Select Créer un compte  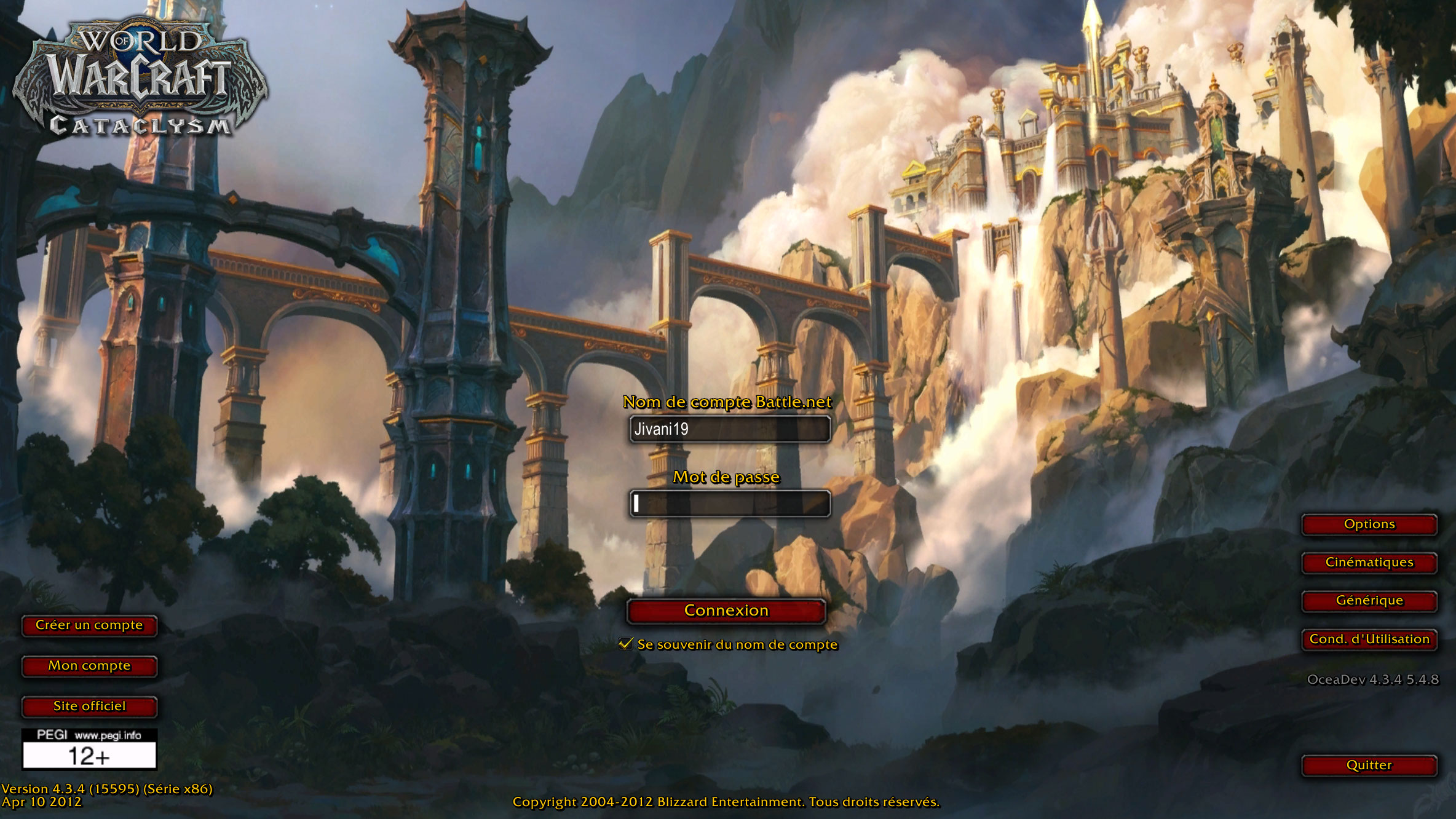pyautogui.click(x=89, y=625)
